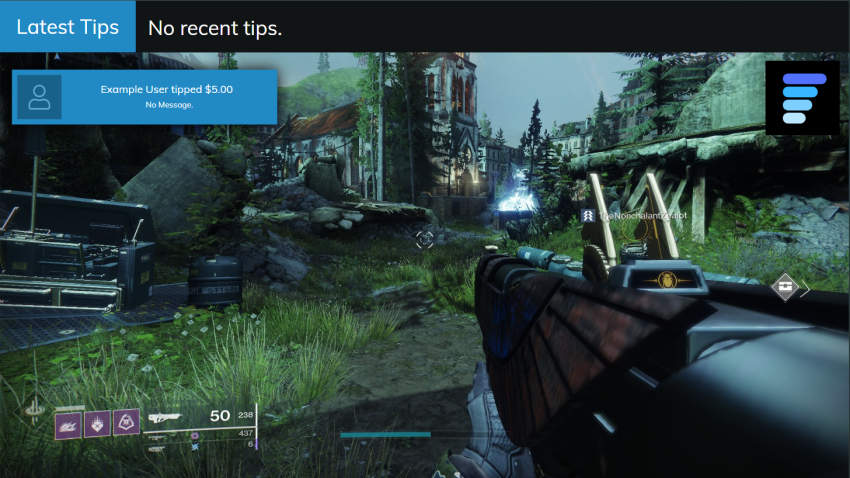850x478 pixels.
Task: Select the first purple ability icon
Action: 68,425
